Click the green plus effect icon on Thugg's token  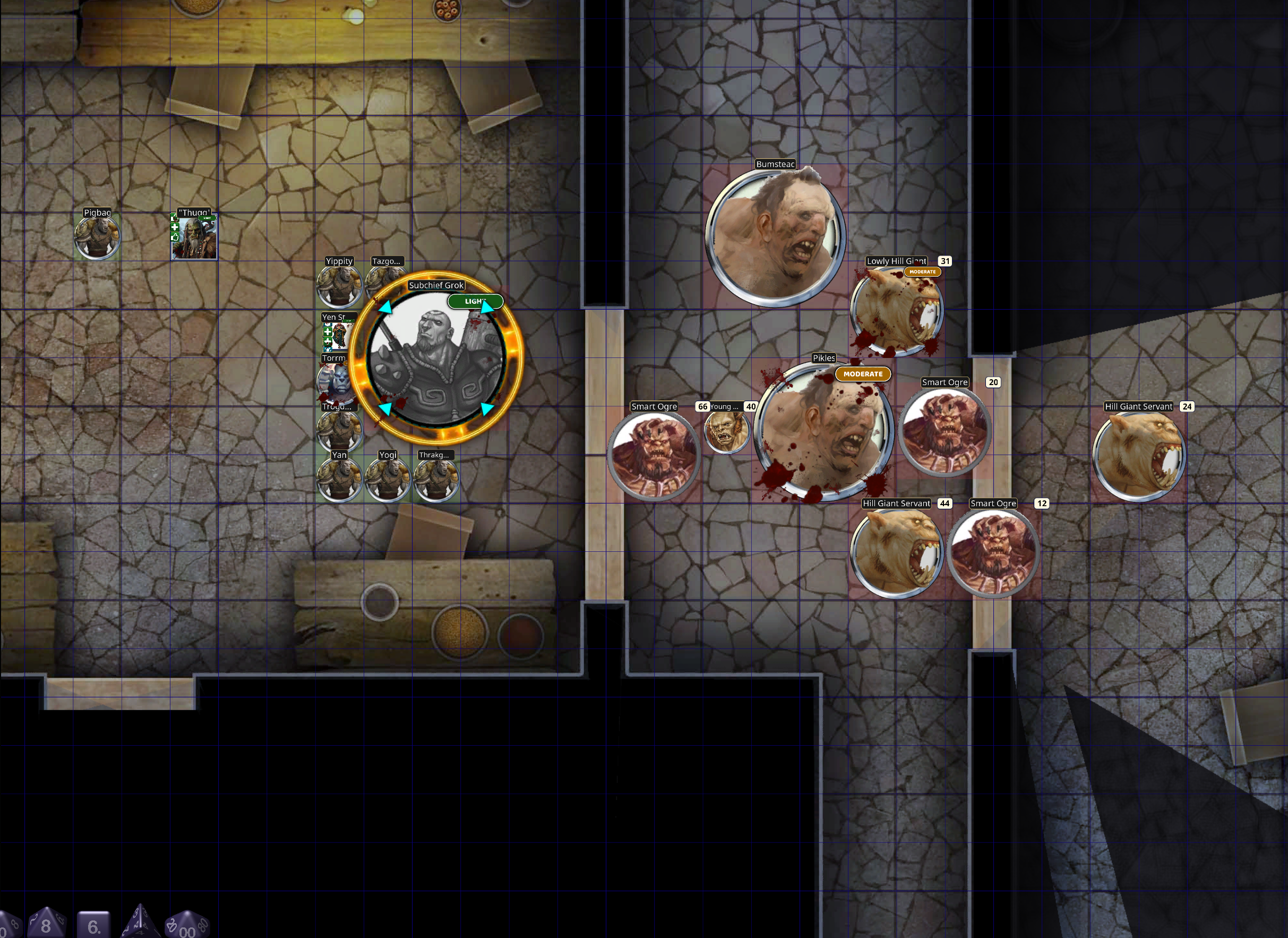(174, 227)
